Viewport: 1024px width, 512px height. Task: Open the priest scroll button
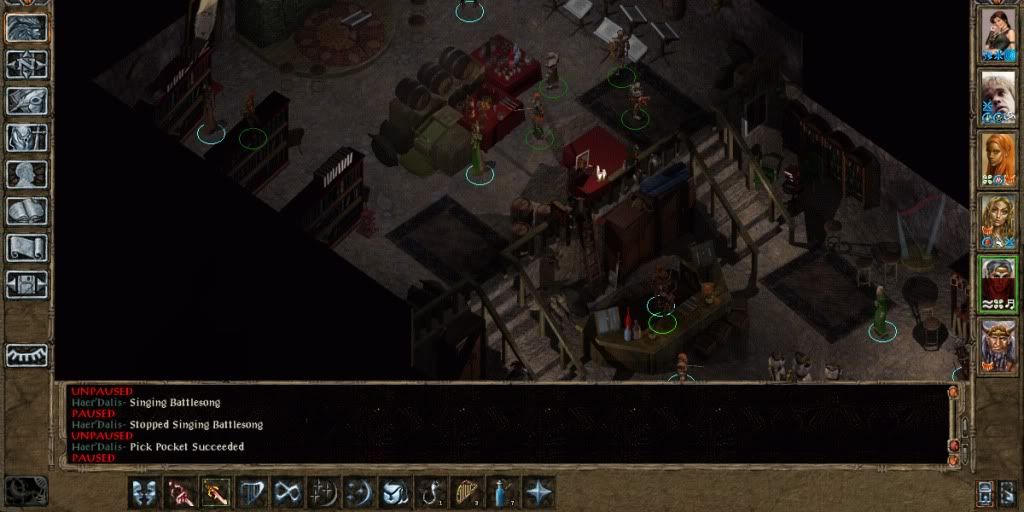27,247
